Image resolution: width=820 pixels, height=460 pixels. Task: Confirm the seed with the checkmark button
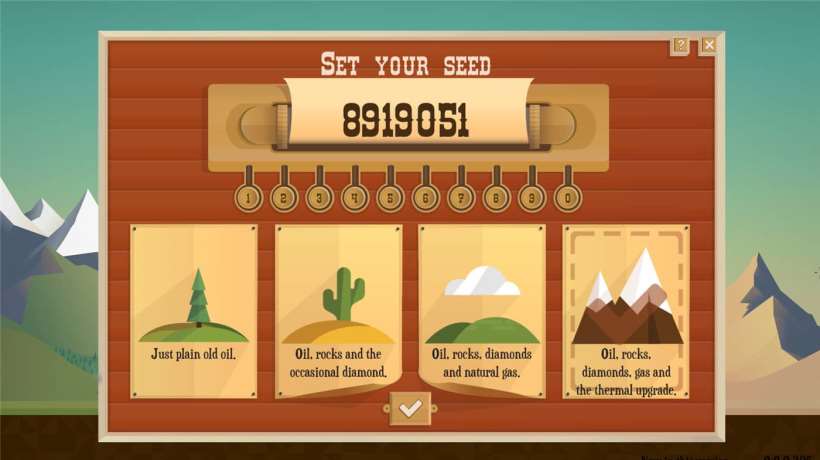pyautogui.click(x=409, y=408)
